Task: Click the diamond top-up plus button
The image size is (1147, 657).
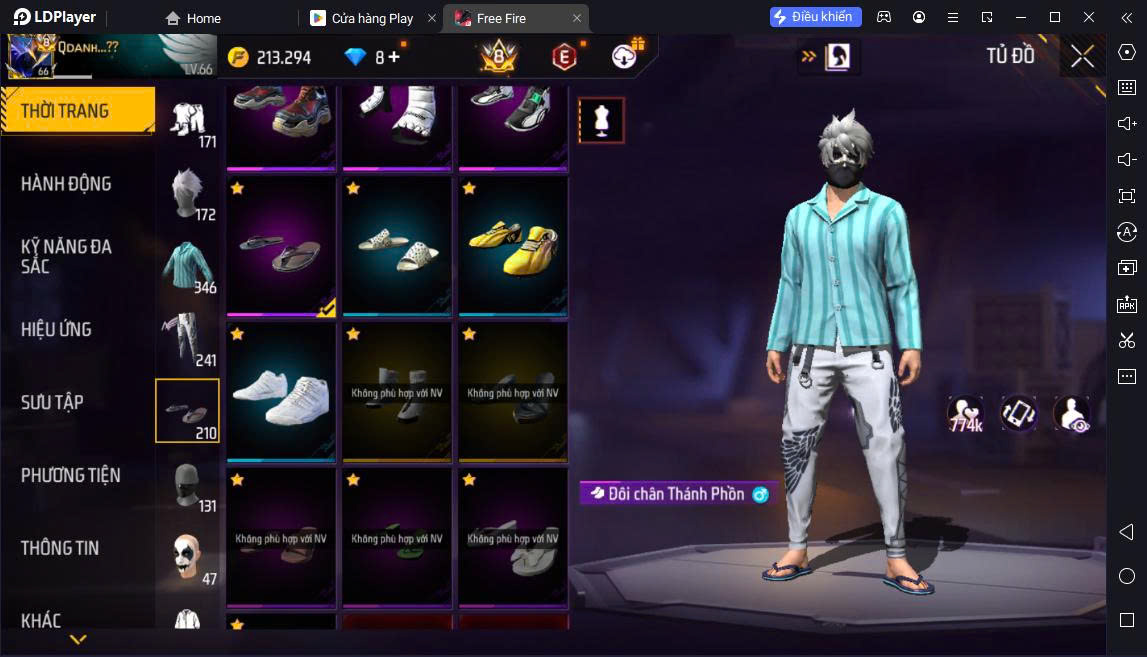Action: [x=394, y=57]
